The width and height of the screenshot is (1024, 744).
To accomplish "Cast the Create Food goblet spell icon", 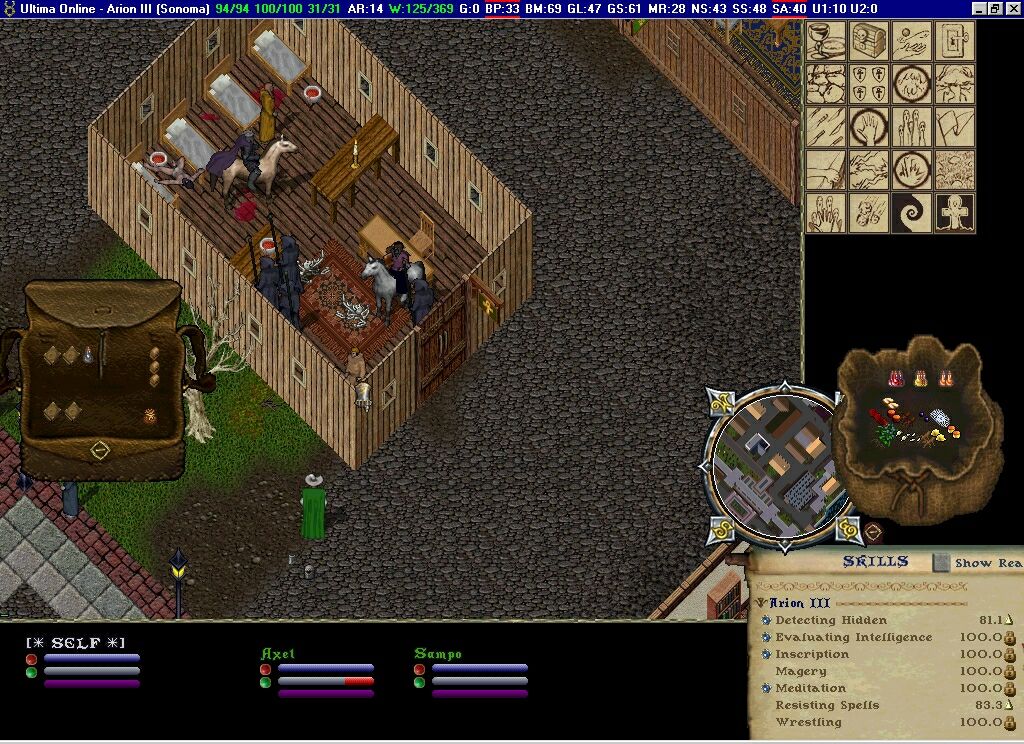I will click(827, 41).
